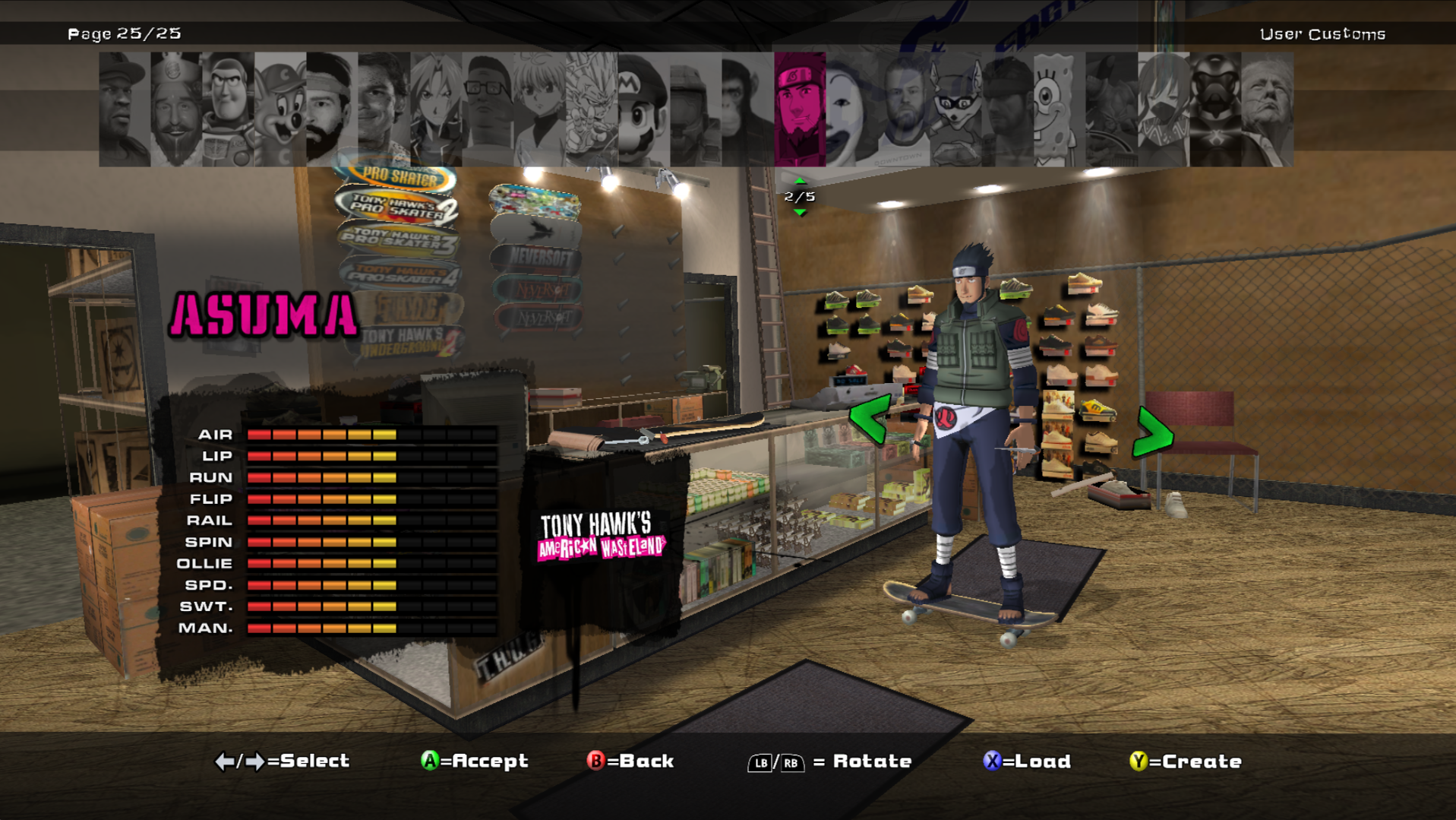Pick the SpongeBob SquarePants portrait
The height and width of the screenshot is (820, 1456).
tap(1059, 109)
